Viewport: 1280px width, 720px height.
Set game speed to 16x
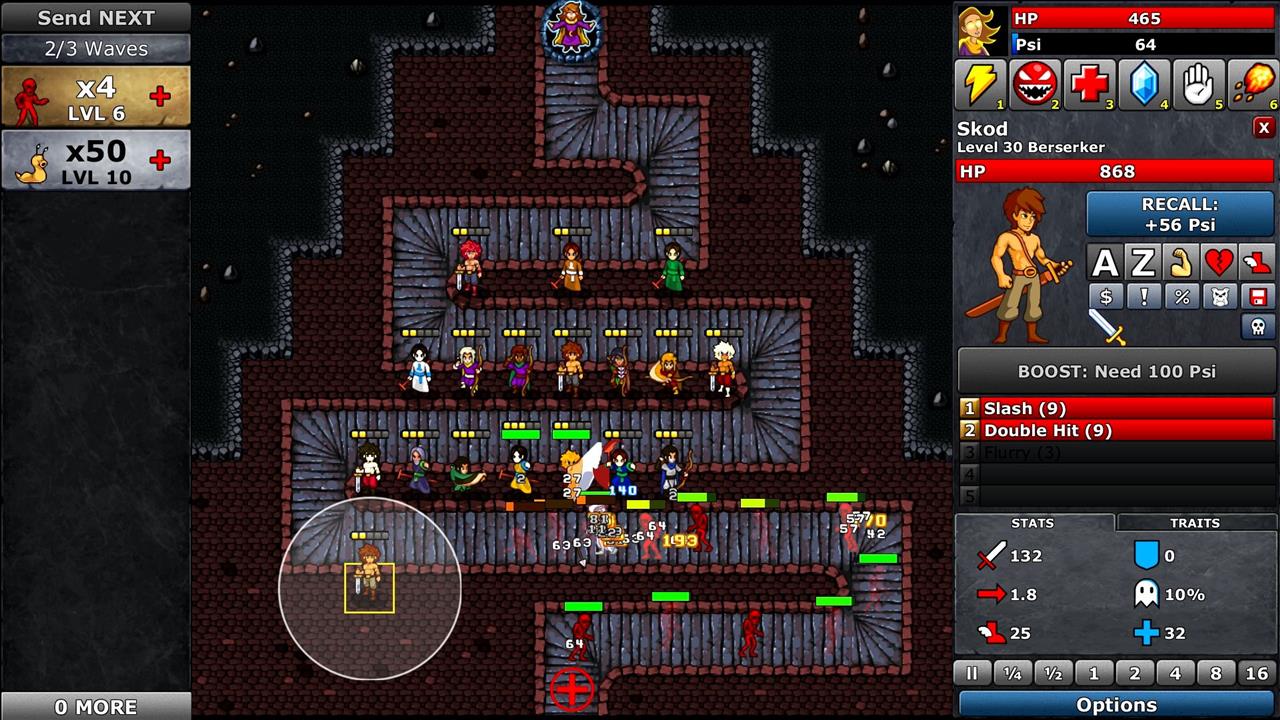pyautogui.click(x=1257, y=674)
